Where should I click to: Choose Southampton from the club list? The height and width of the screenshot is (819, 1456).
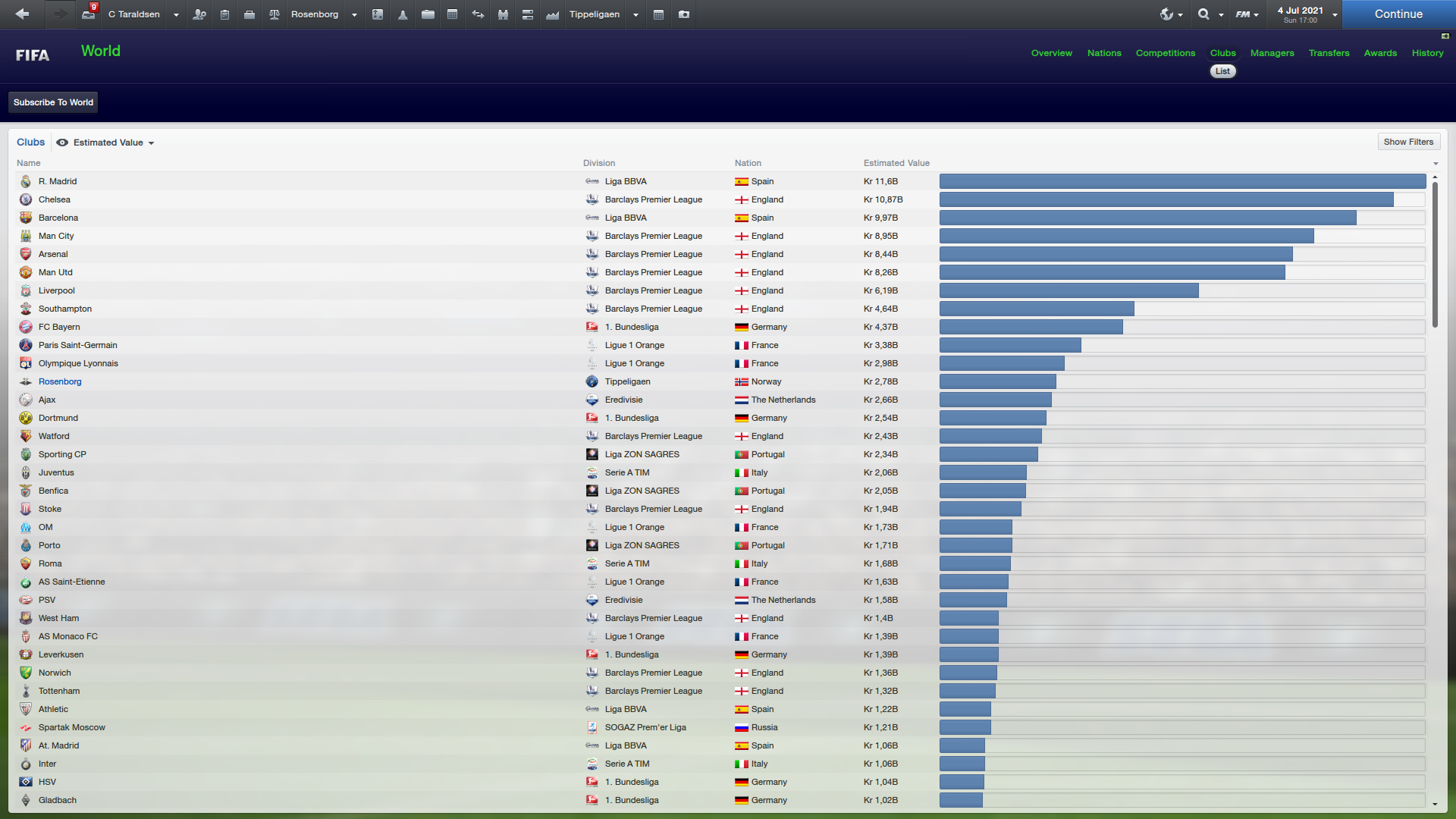[65, 309]
